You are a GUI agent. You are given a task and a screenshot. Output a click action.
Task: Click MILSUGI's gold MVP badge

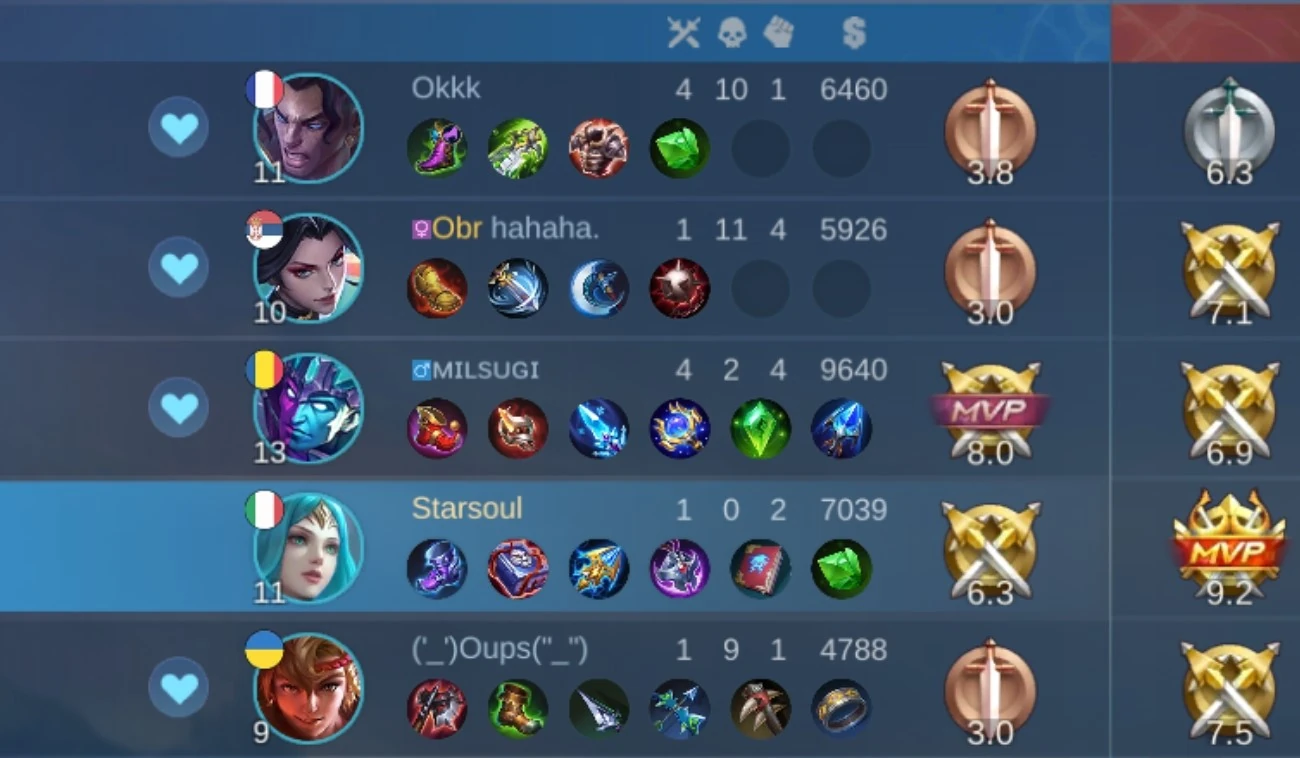pos(990,408)
